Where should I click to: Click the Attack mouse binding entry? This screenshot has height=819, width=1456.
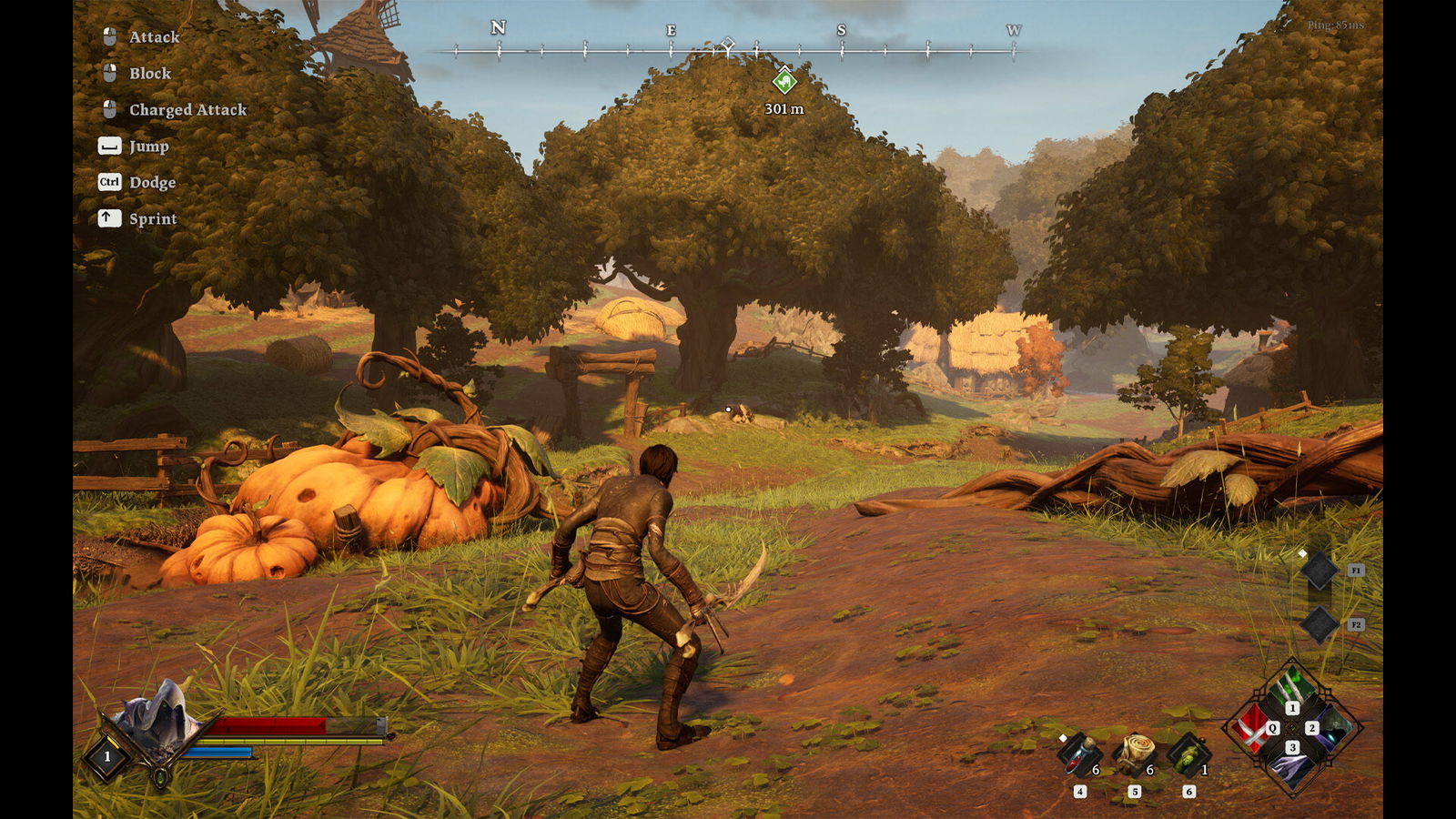coord(155,37)
